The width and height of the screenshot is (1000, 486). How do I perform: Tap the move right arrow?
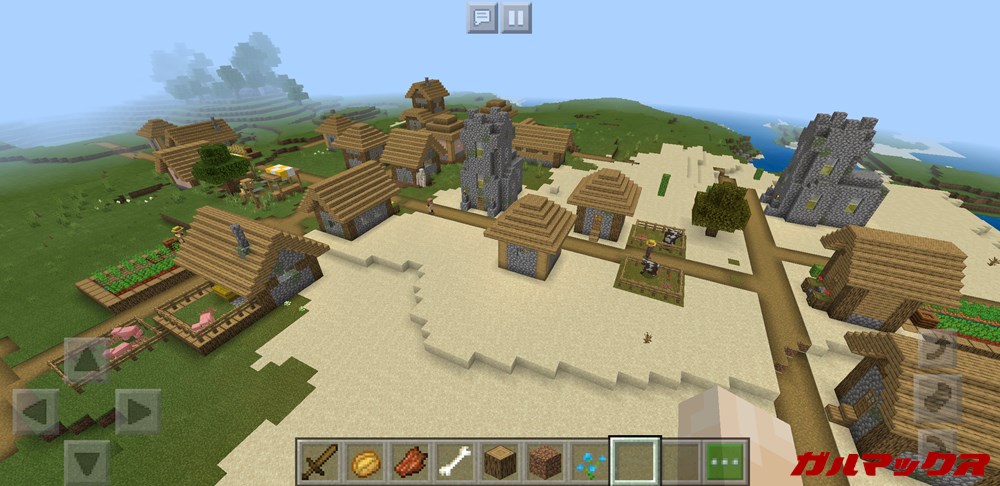pyautogui.click(x=137, y=410)
